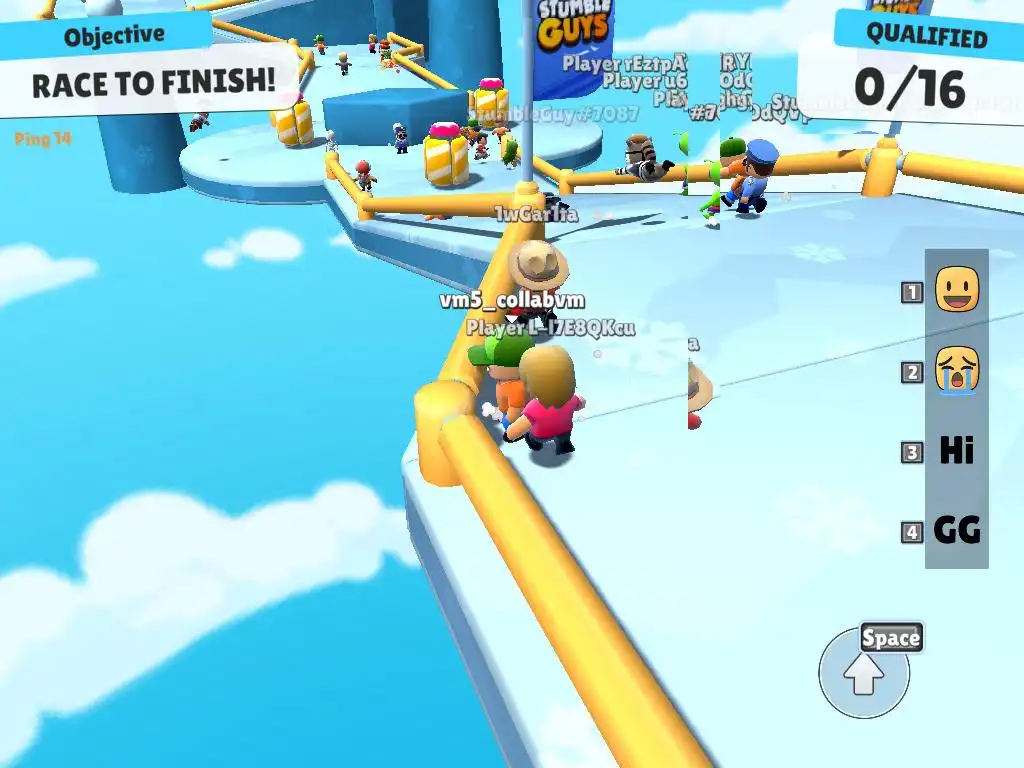Send the smiling face emote
Screen dimensions: 1024x768
click(x=956, y=291)
